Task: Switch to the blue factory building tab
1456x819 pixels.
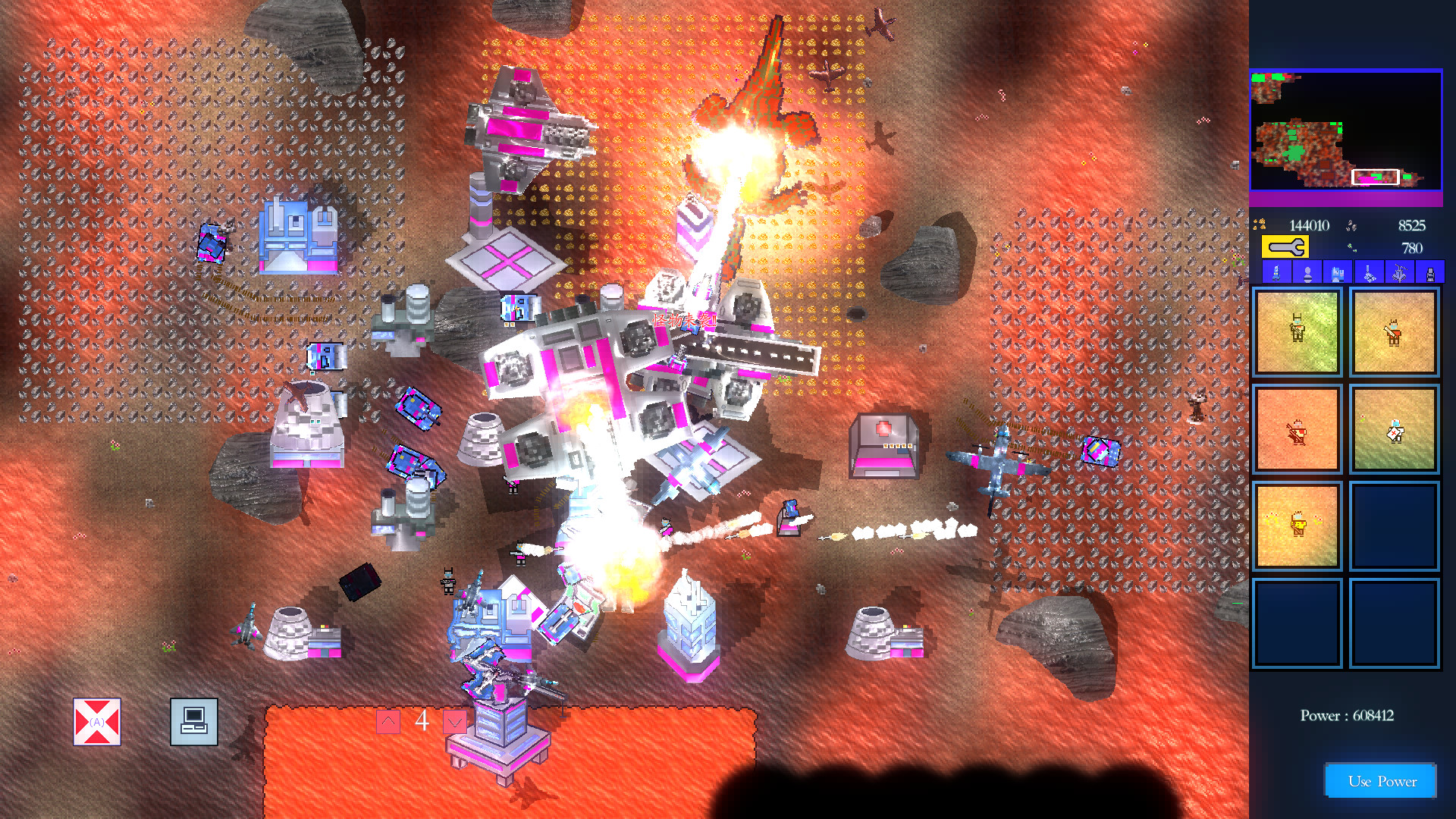Action: click(1338, 272)
